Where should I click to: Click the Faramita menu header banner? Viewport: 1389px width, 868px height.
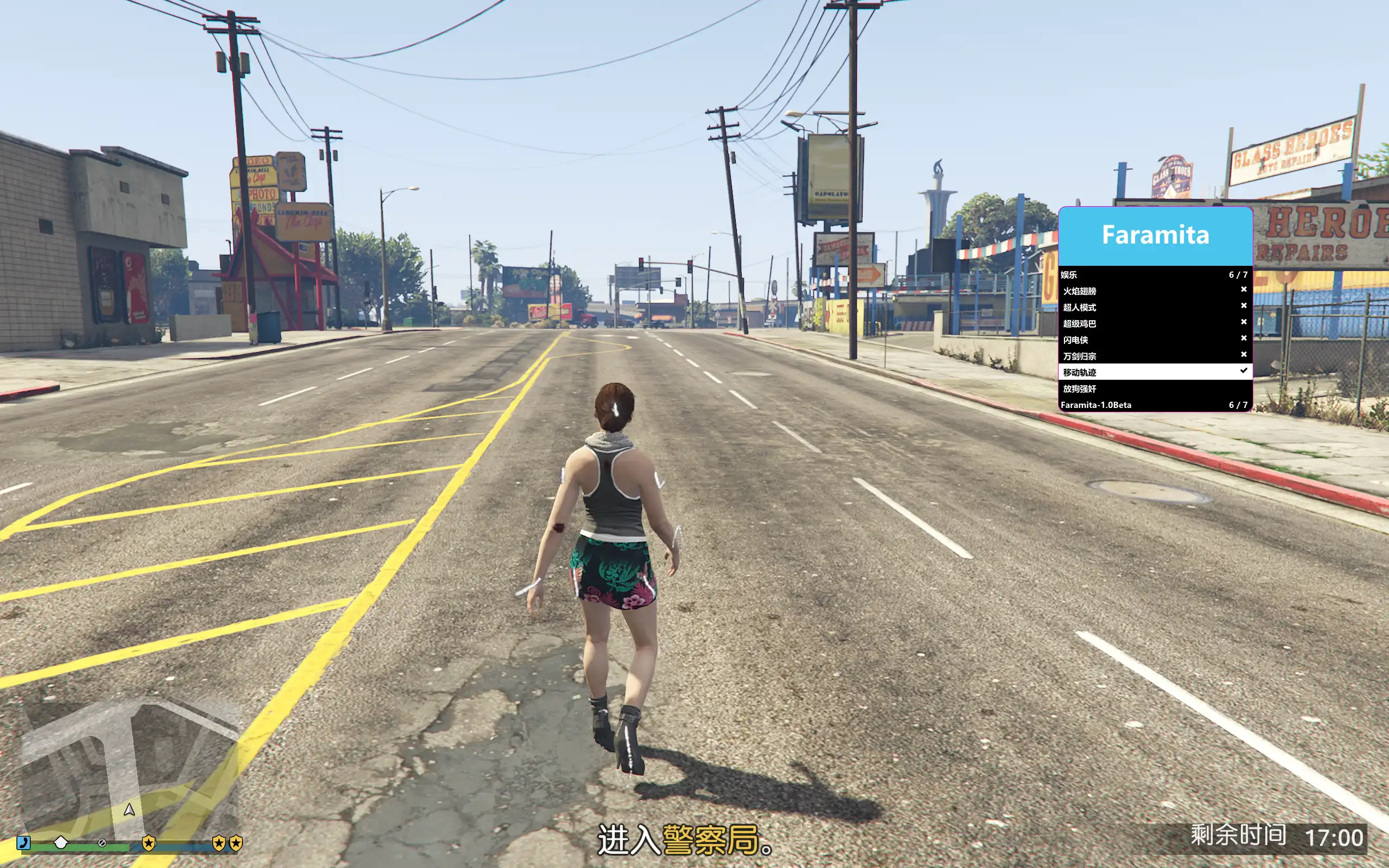coord(1155,235)
